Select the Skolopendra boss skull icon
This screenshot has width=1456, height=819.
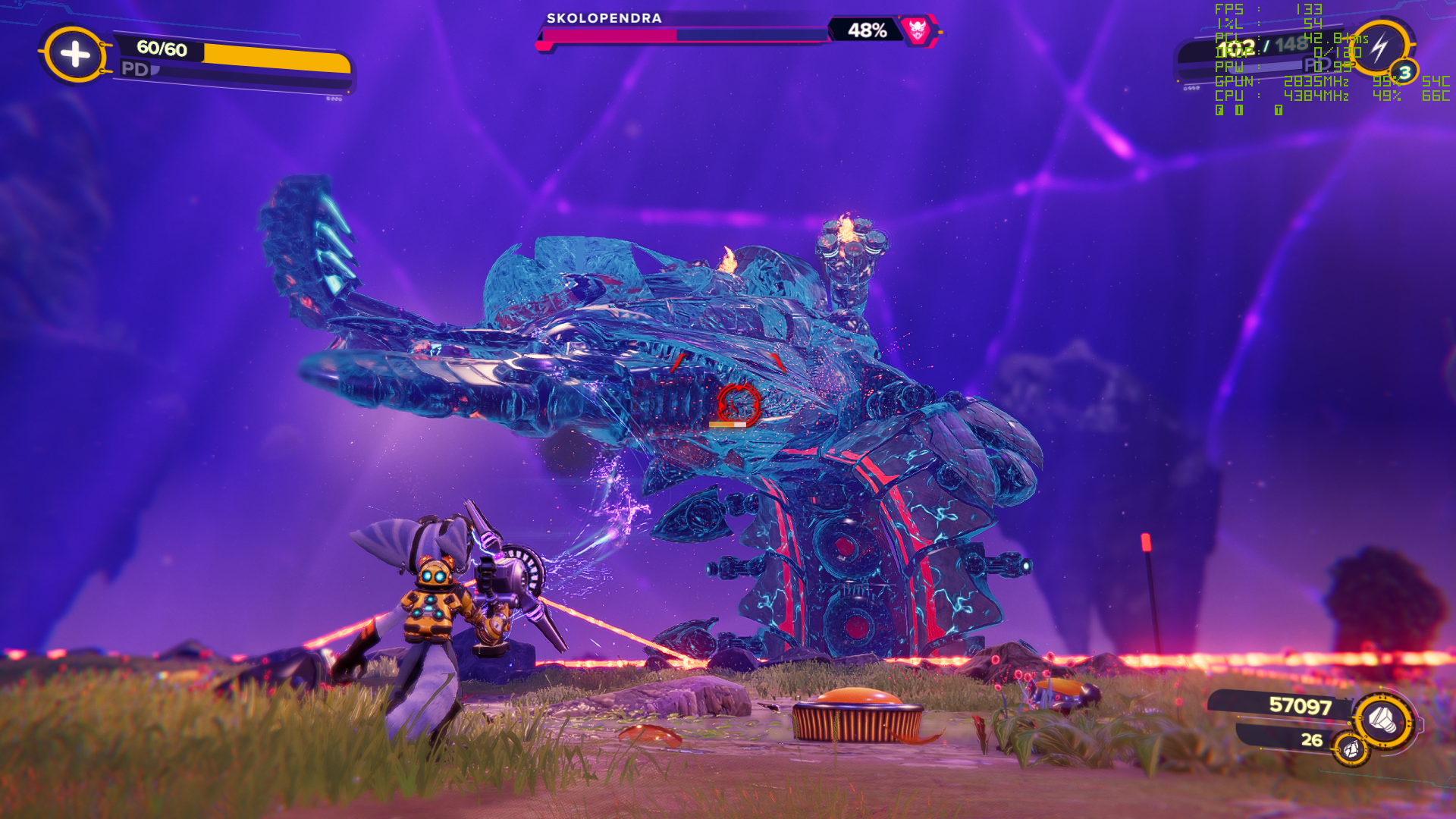coord(918,30)
